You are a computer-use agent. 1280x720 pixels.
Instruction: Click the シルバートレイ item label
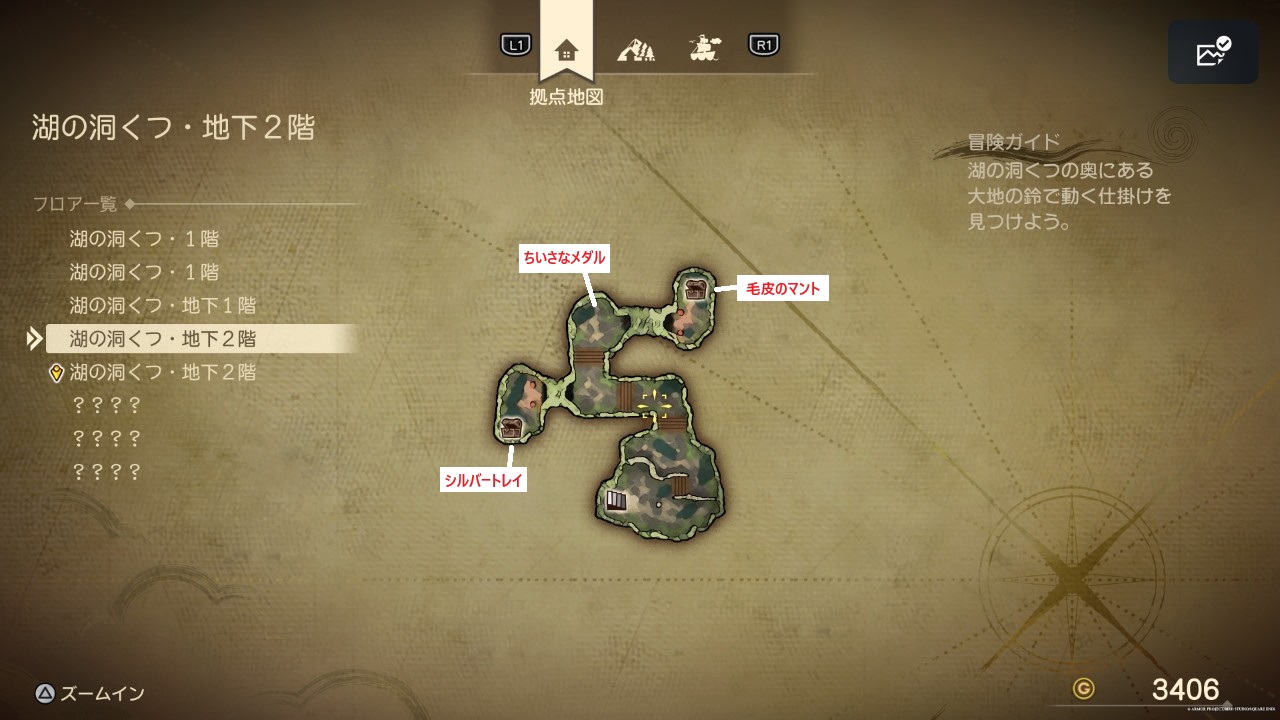(x=484, y=481)
